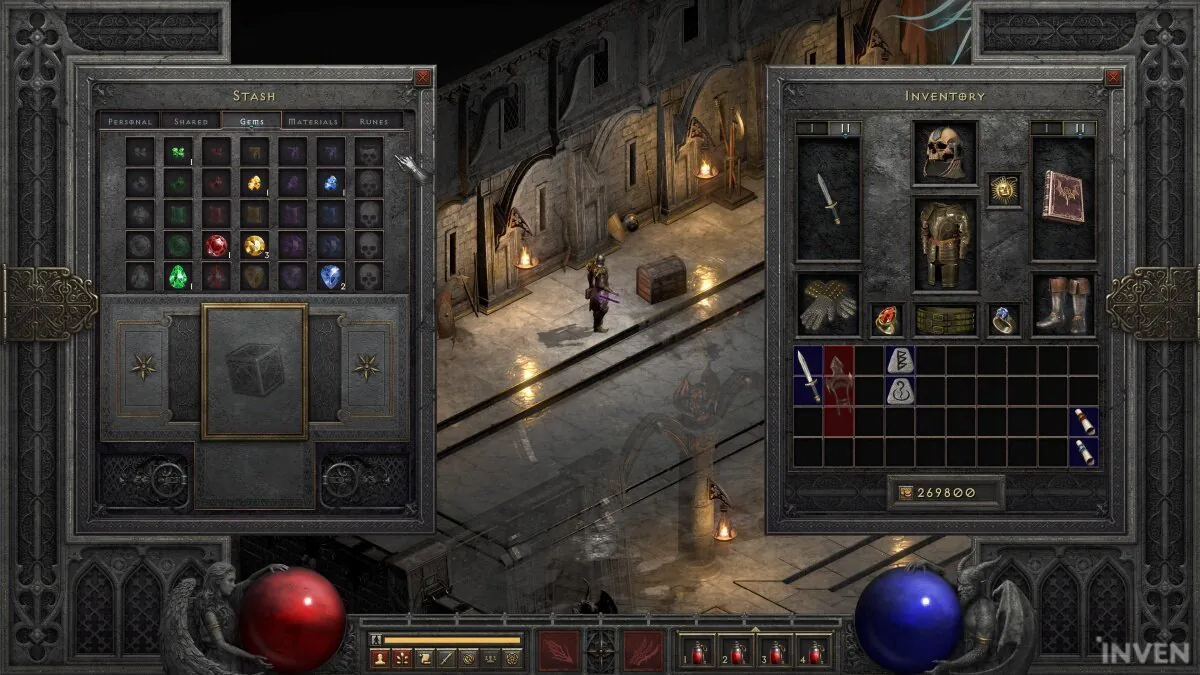
Task: Select the Runes stash tab
Action: point(373,121)
